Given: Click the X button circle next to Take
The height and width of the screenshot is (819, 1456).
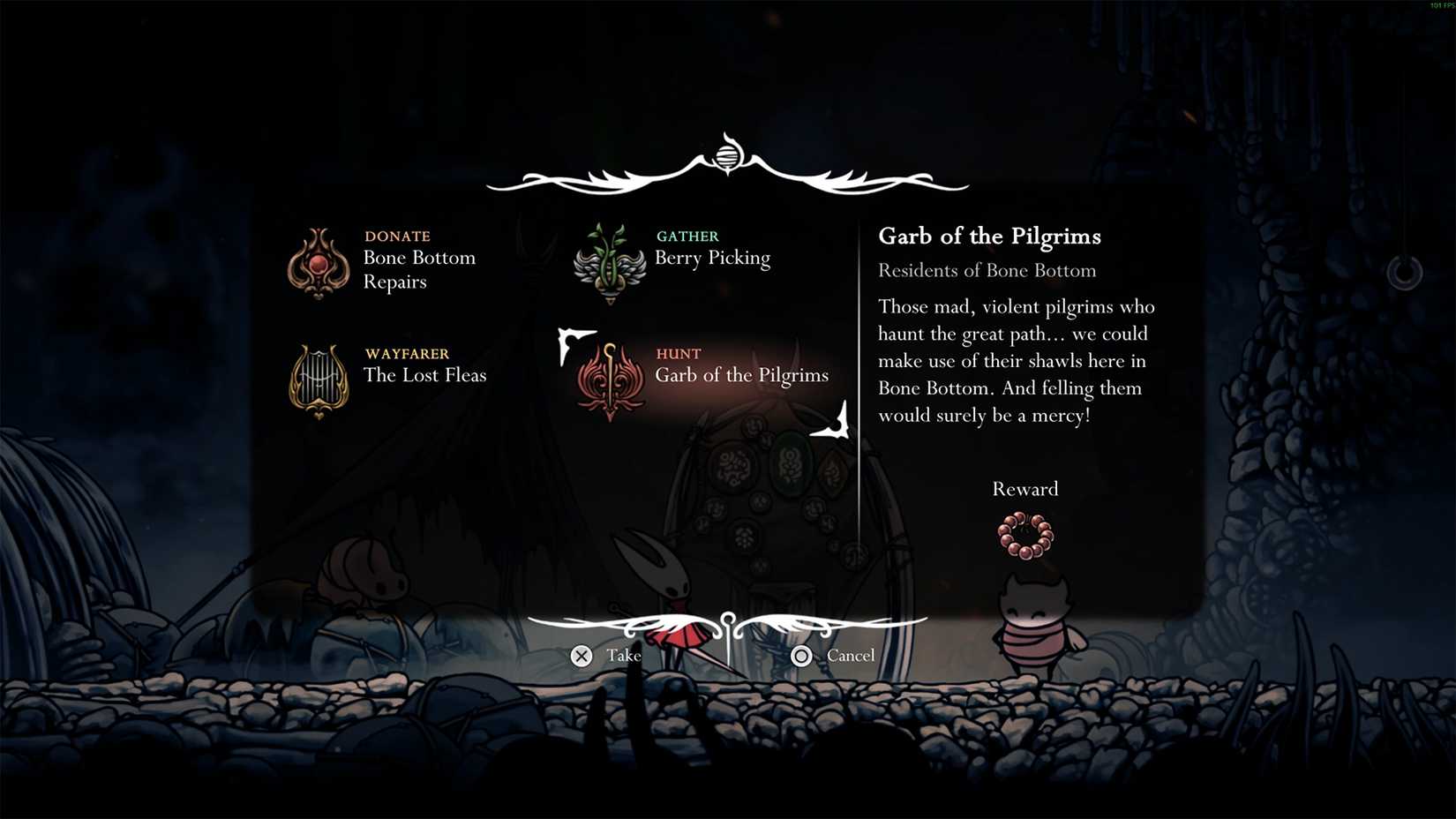Looking at the screenshot, I should click(x=581, y=656).
